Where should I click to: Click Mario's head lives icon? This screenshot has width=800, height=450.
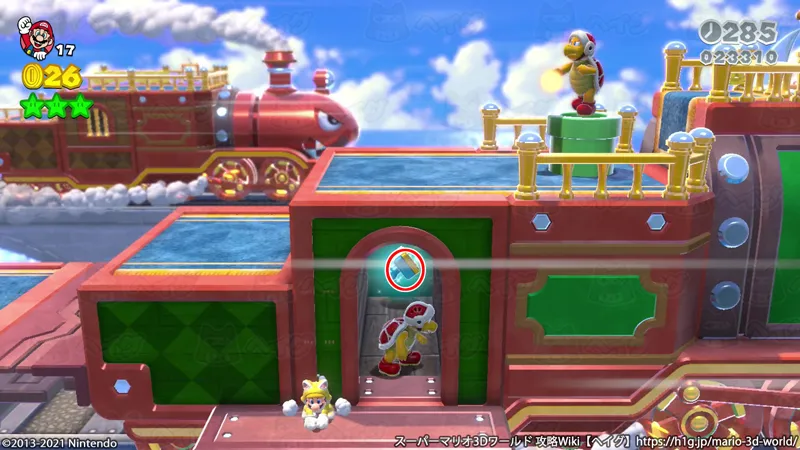point(35,38)
